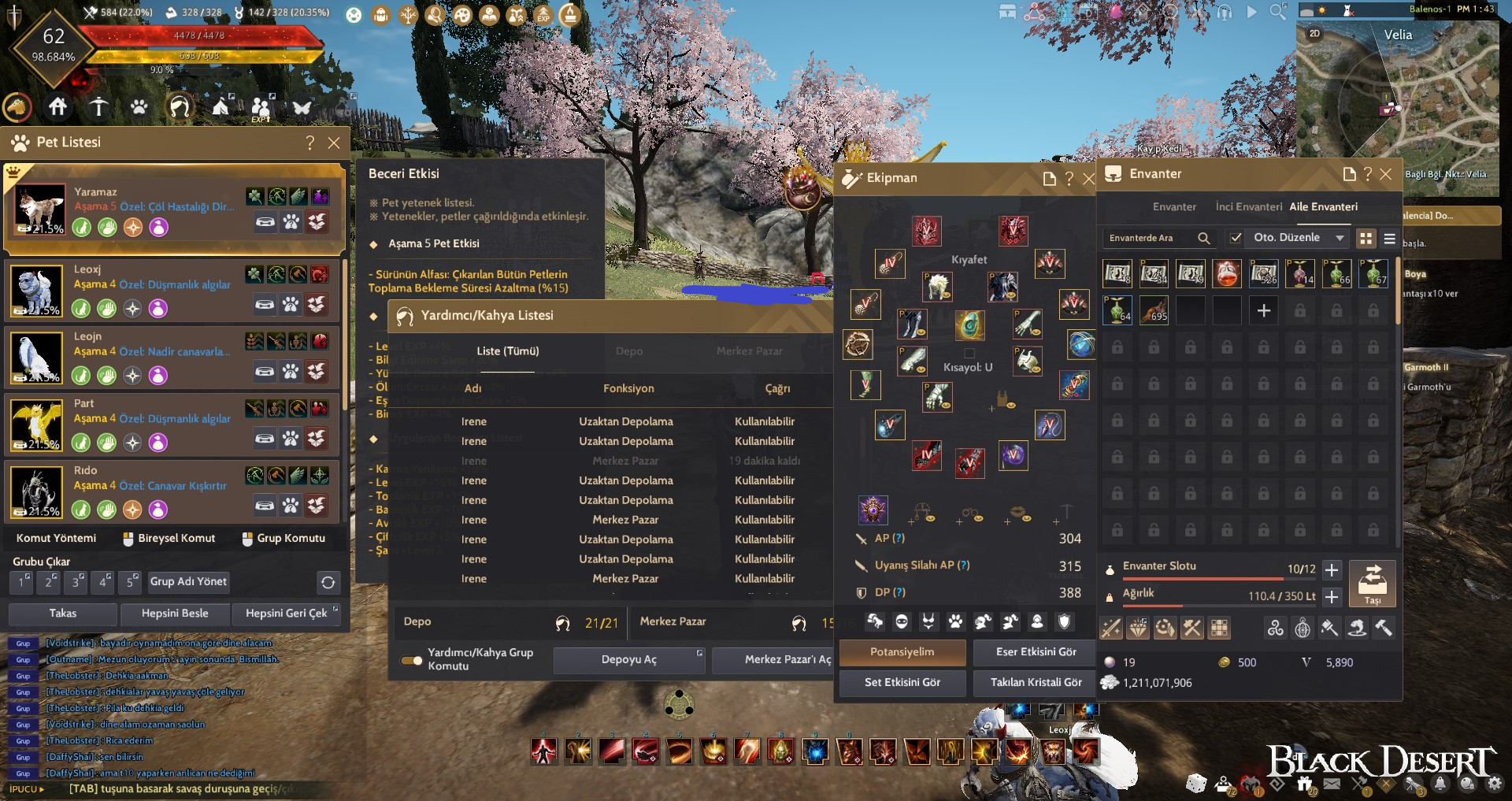Click the Potansiyelim button
The width and height of the screenshot is (1512, 801).
(x=902, y=652)
